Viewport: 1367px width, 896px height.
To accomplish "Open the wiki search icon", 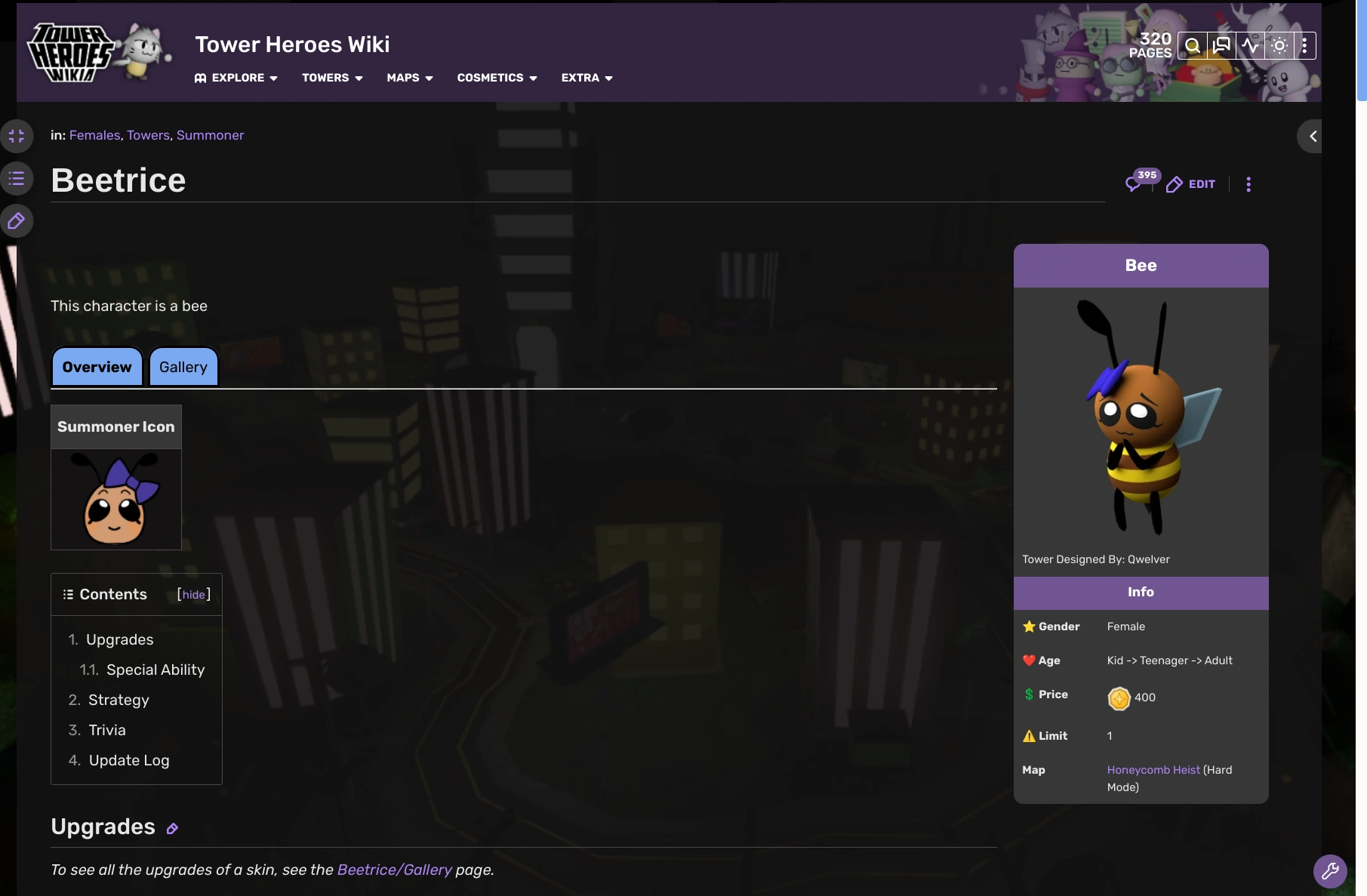I will click(x=1193, y=45).
